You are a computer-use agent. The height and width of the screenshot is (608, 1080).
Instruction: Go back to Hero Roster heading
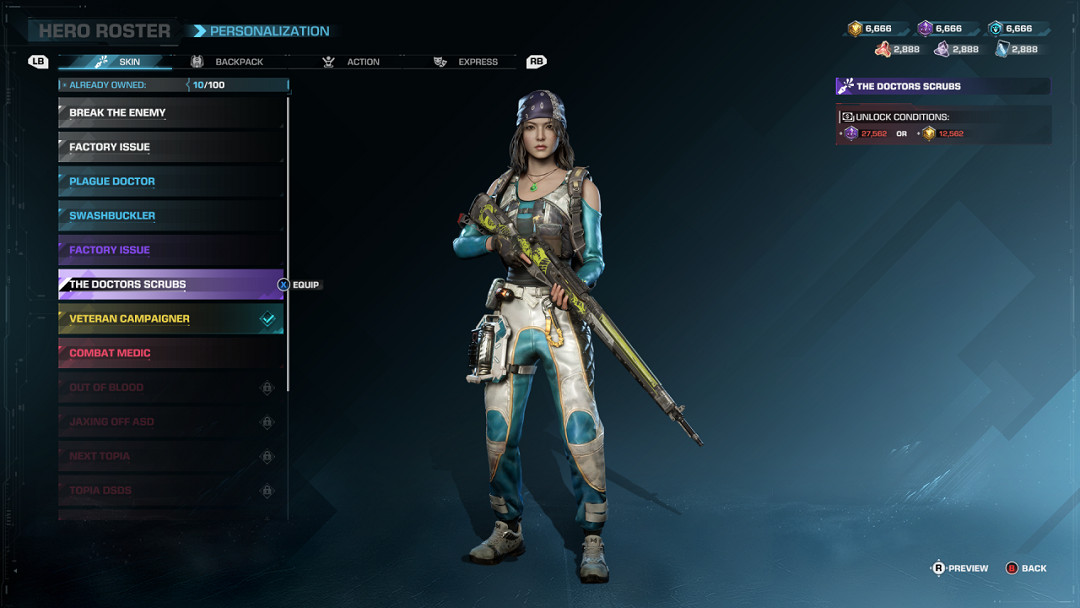pos(104,31)
